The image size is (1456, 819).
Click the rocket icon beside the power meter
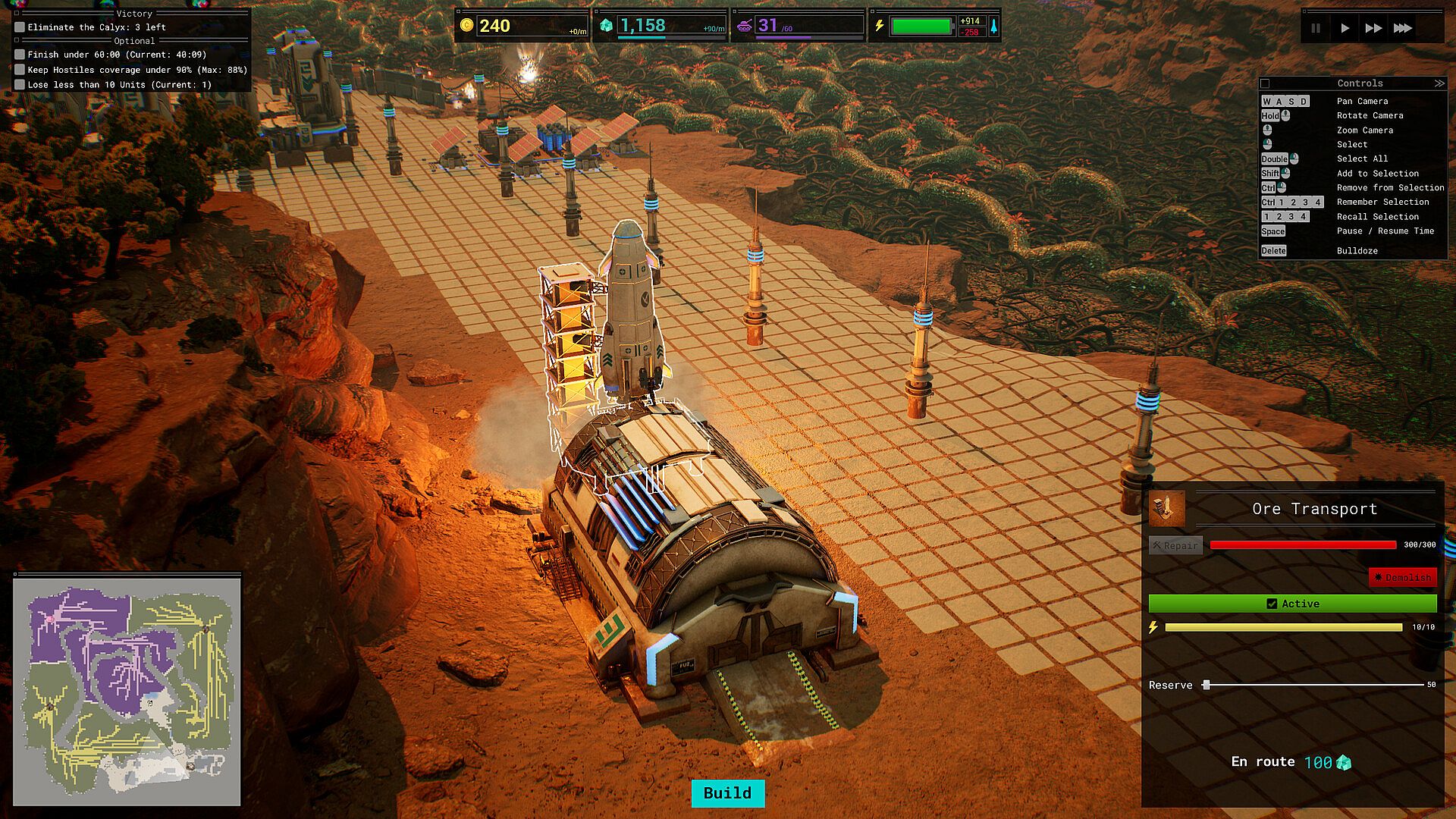(993, 27)
